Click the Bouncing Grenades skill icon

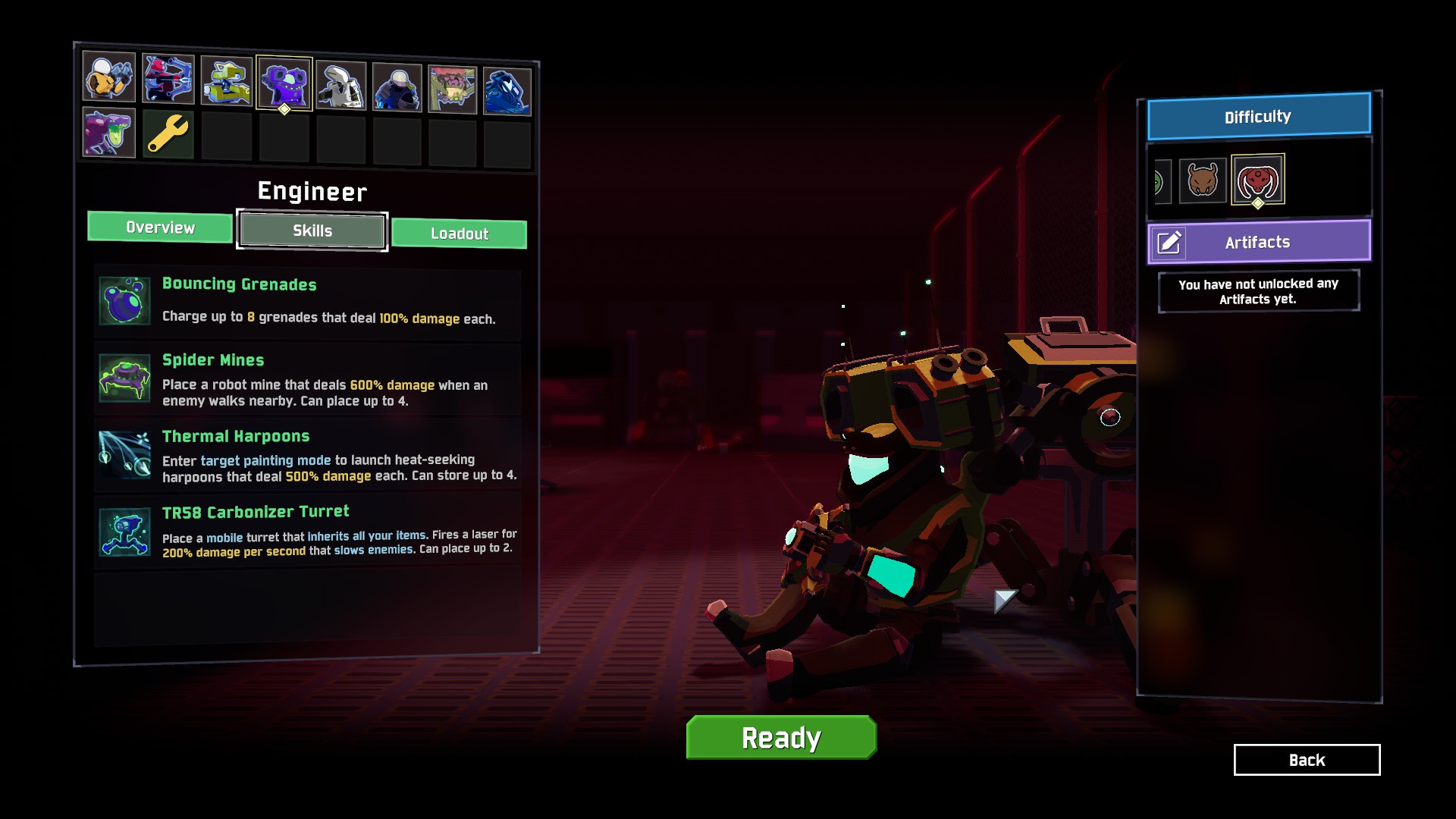[x=124, y=301]
